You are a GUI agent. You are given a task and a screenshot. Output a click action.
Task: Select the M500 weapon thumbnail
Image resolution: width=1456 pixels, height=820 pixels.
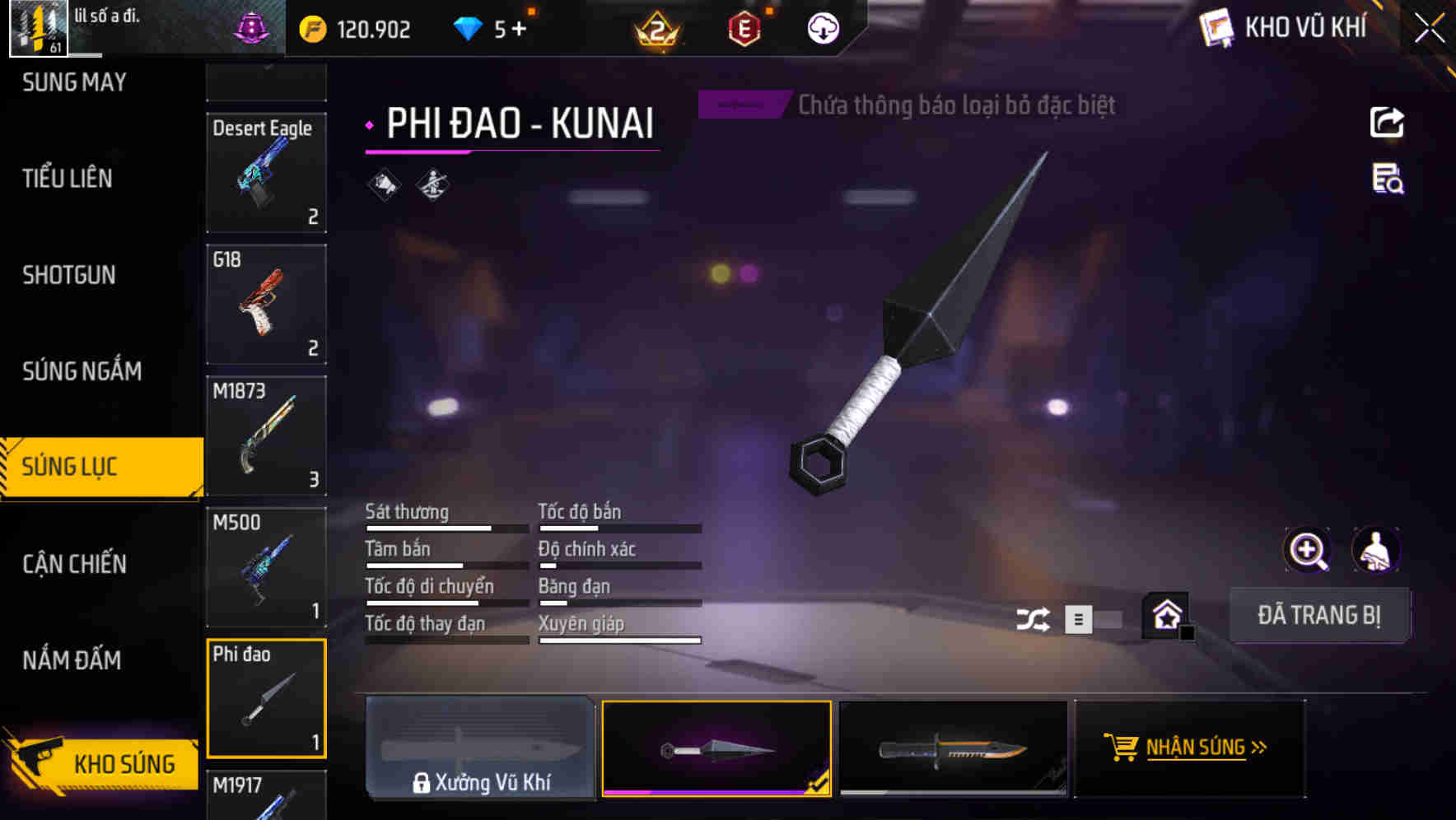pos(266,568)
